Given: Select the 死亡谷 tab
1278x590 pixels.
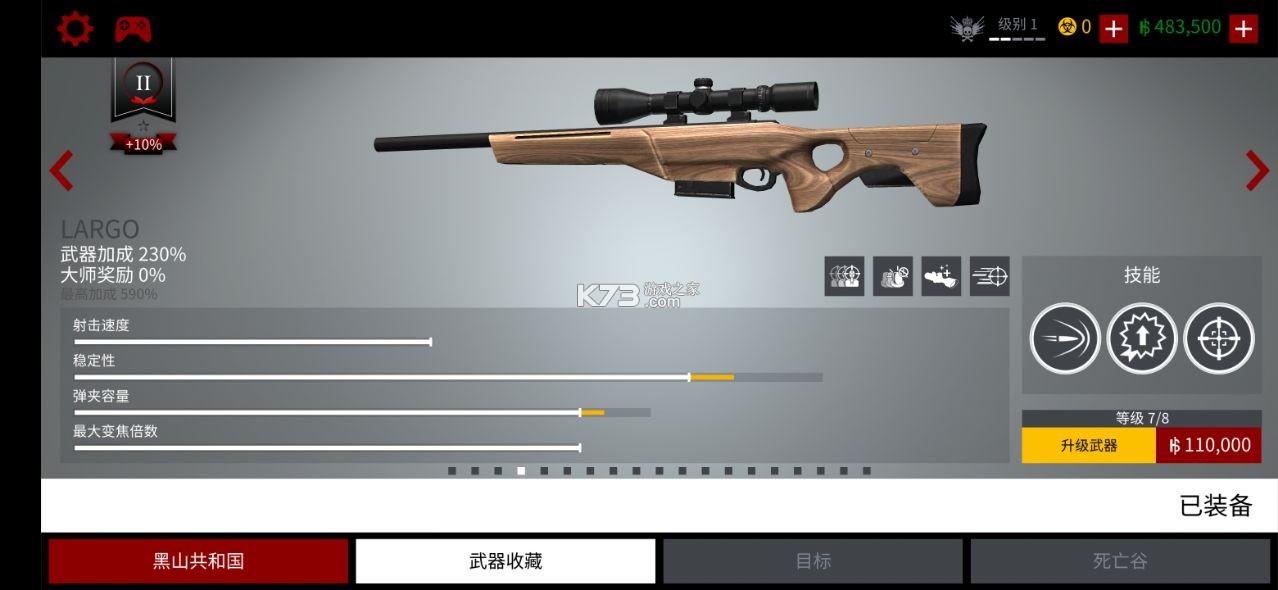Looking at the screenshot, I should pos(1119,561).
